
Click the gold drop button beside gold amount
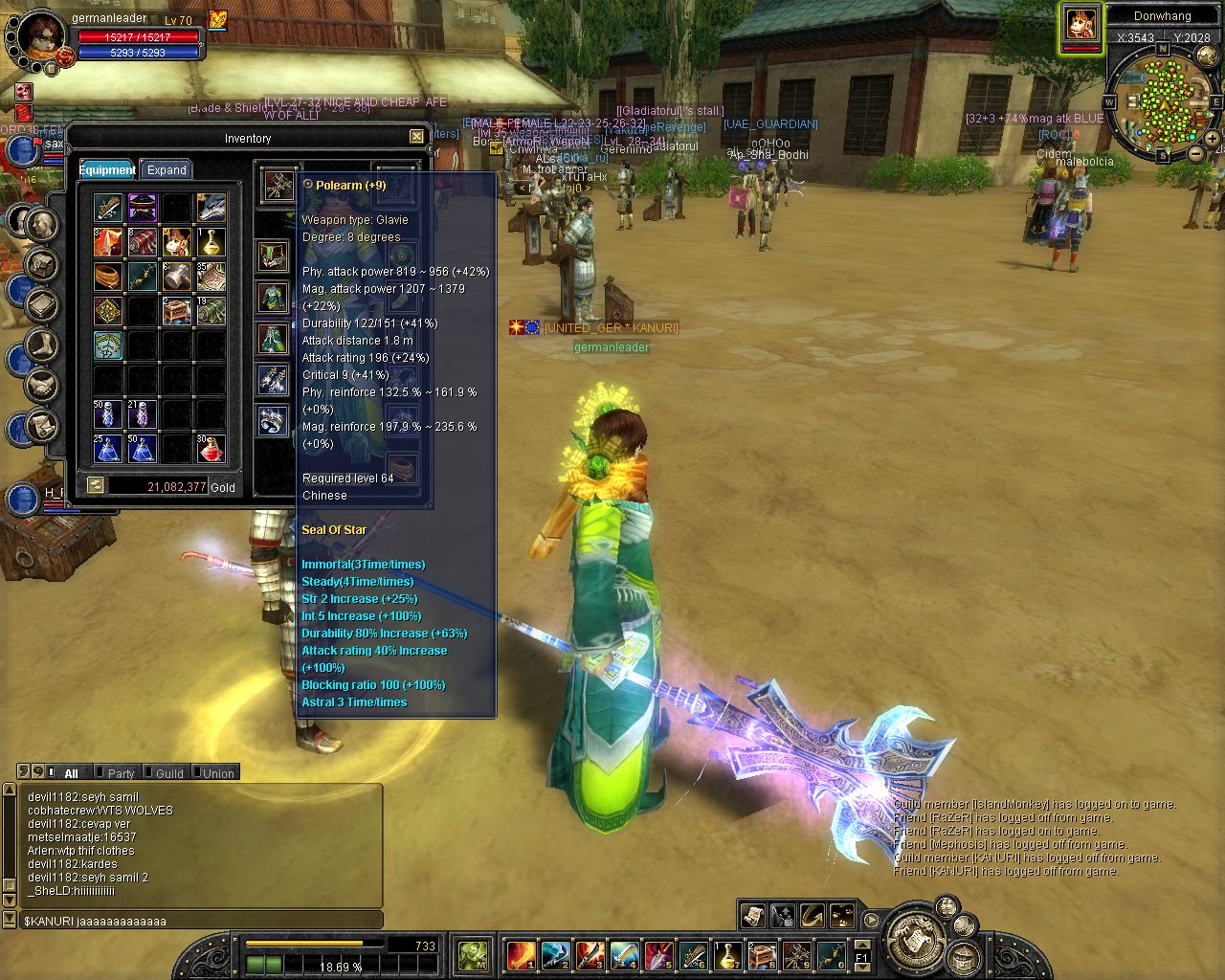[x=95, y=486]
